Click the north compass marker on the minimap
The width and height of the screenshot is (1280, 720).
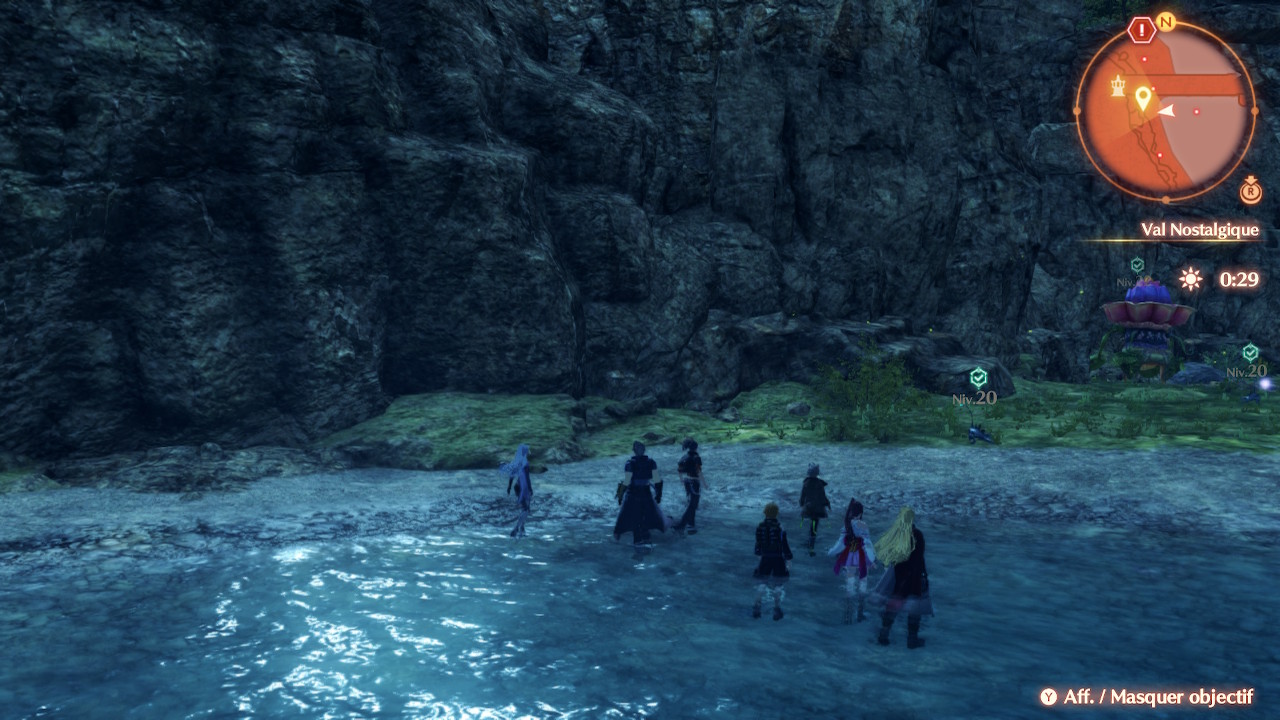[1165, 21]
